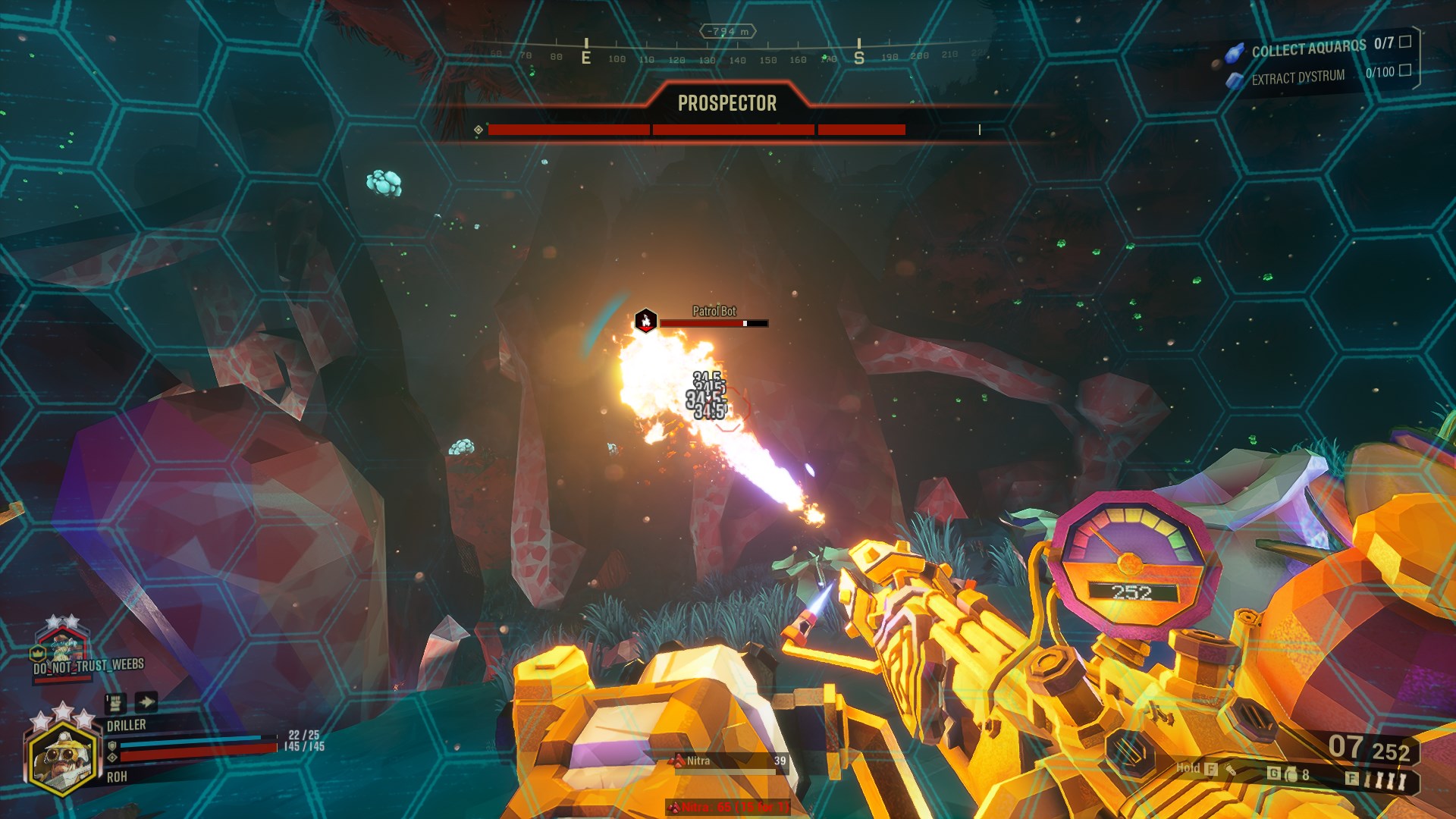Select the arrow dash perk icon
The image size is (1456, 819).
point(146,702)
